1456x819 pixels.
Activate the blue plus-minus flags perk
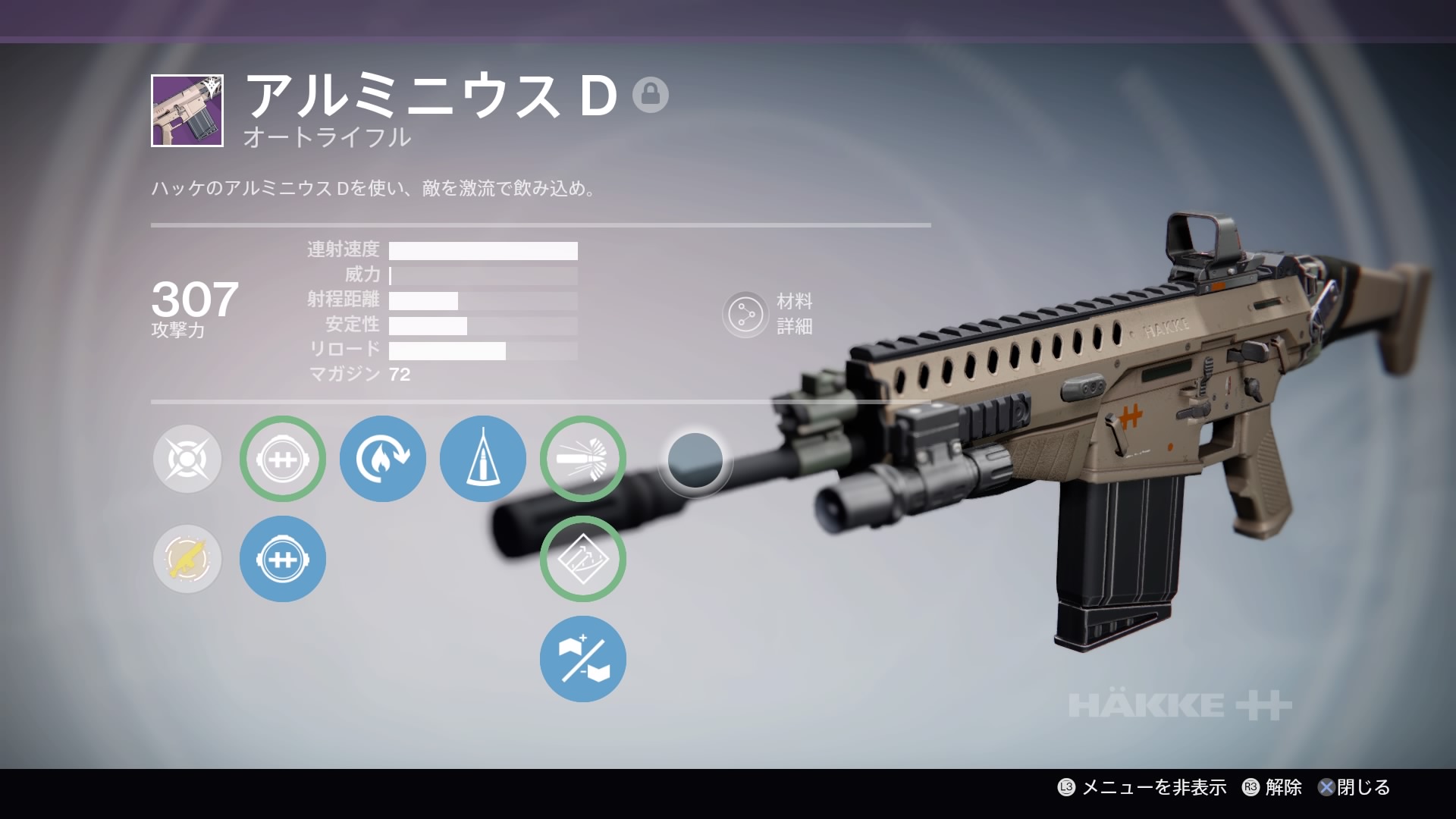tap(583, 659)
